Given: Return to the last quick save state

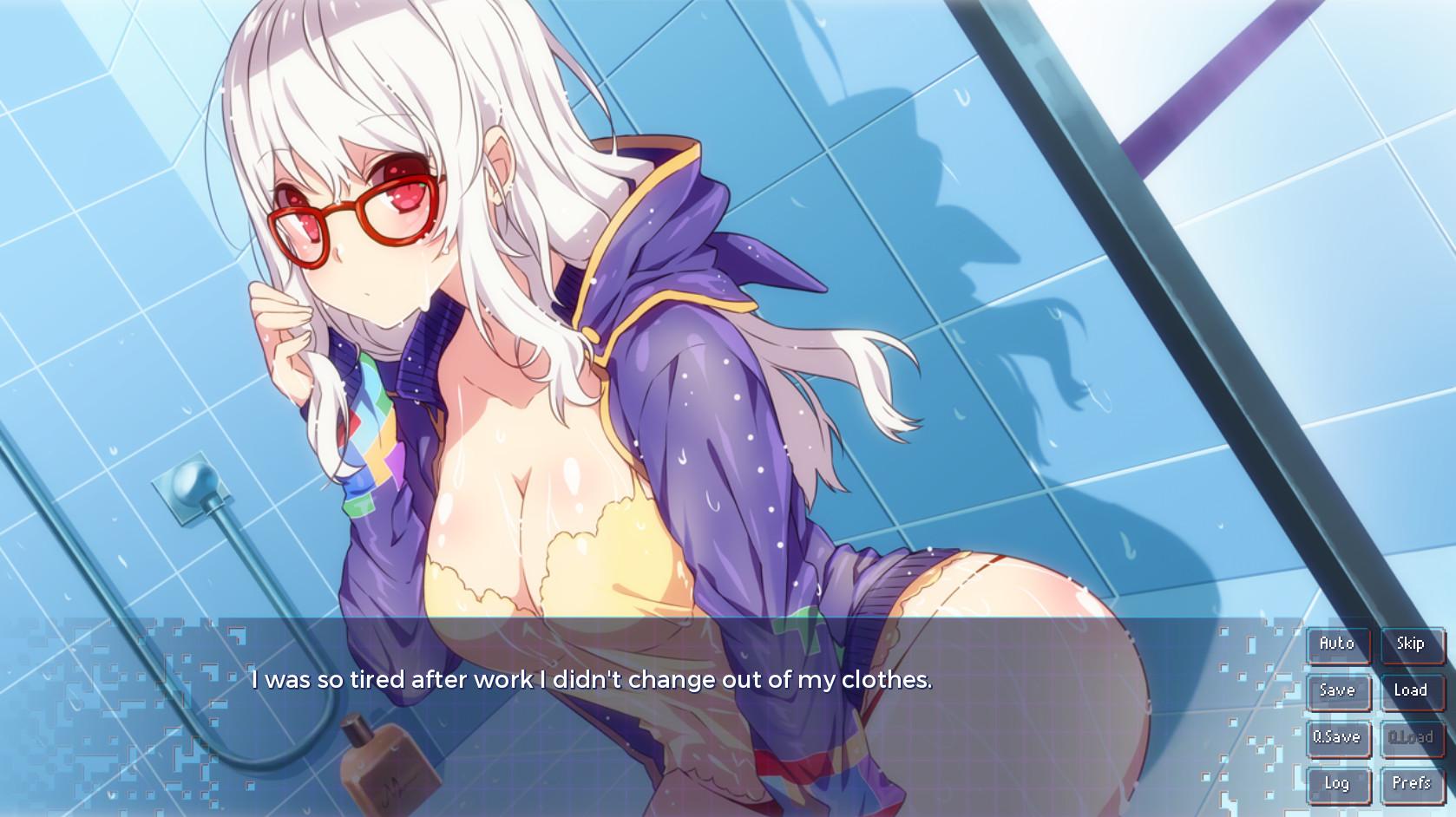Looking at the screenshot, I should [1411, 737].
